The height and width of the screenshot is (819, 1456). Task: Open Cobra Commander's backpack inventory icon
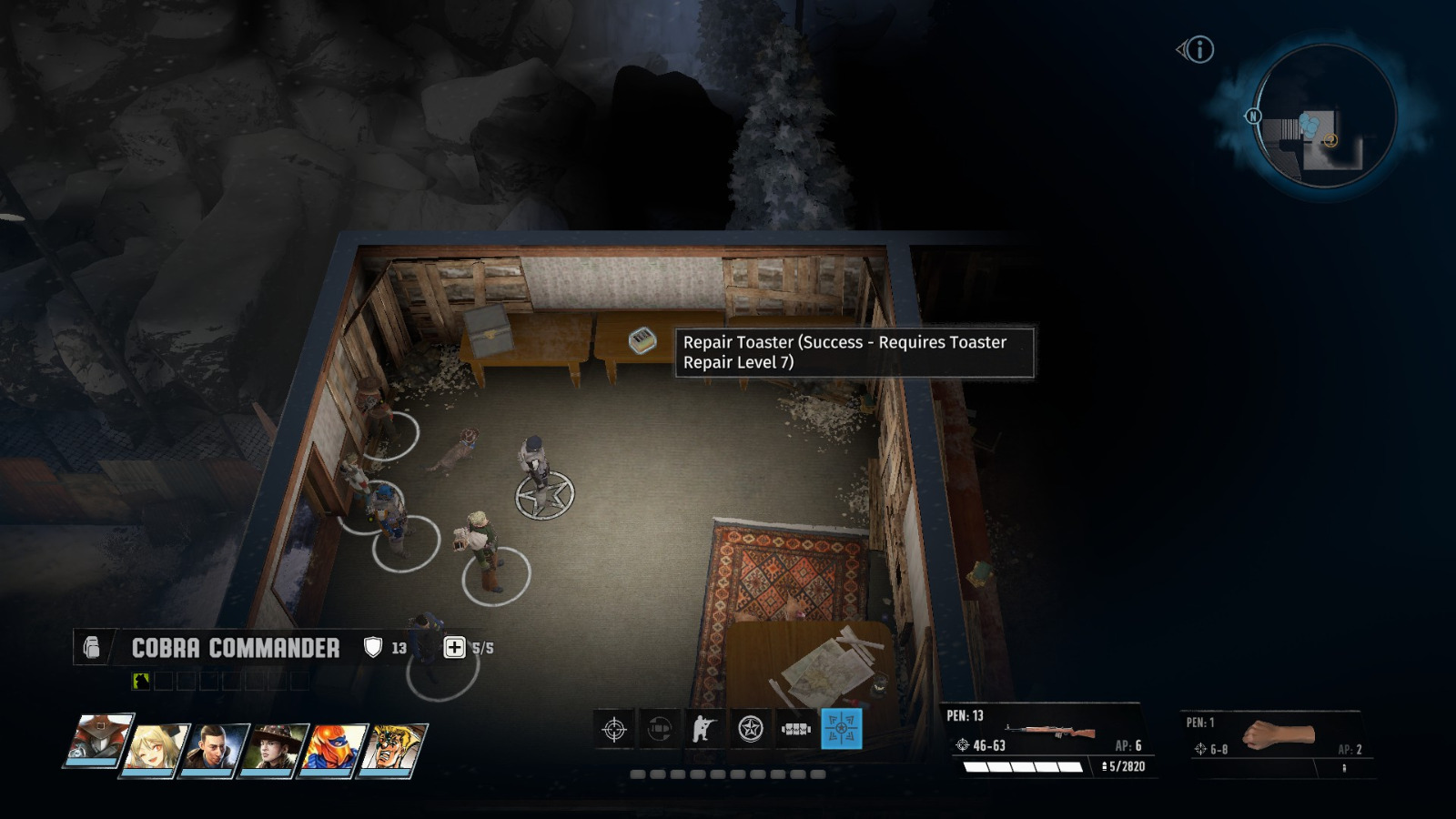click(x=93, y=648)
